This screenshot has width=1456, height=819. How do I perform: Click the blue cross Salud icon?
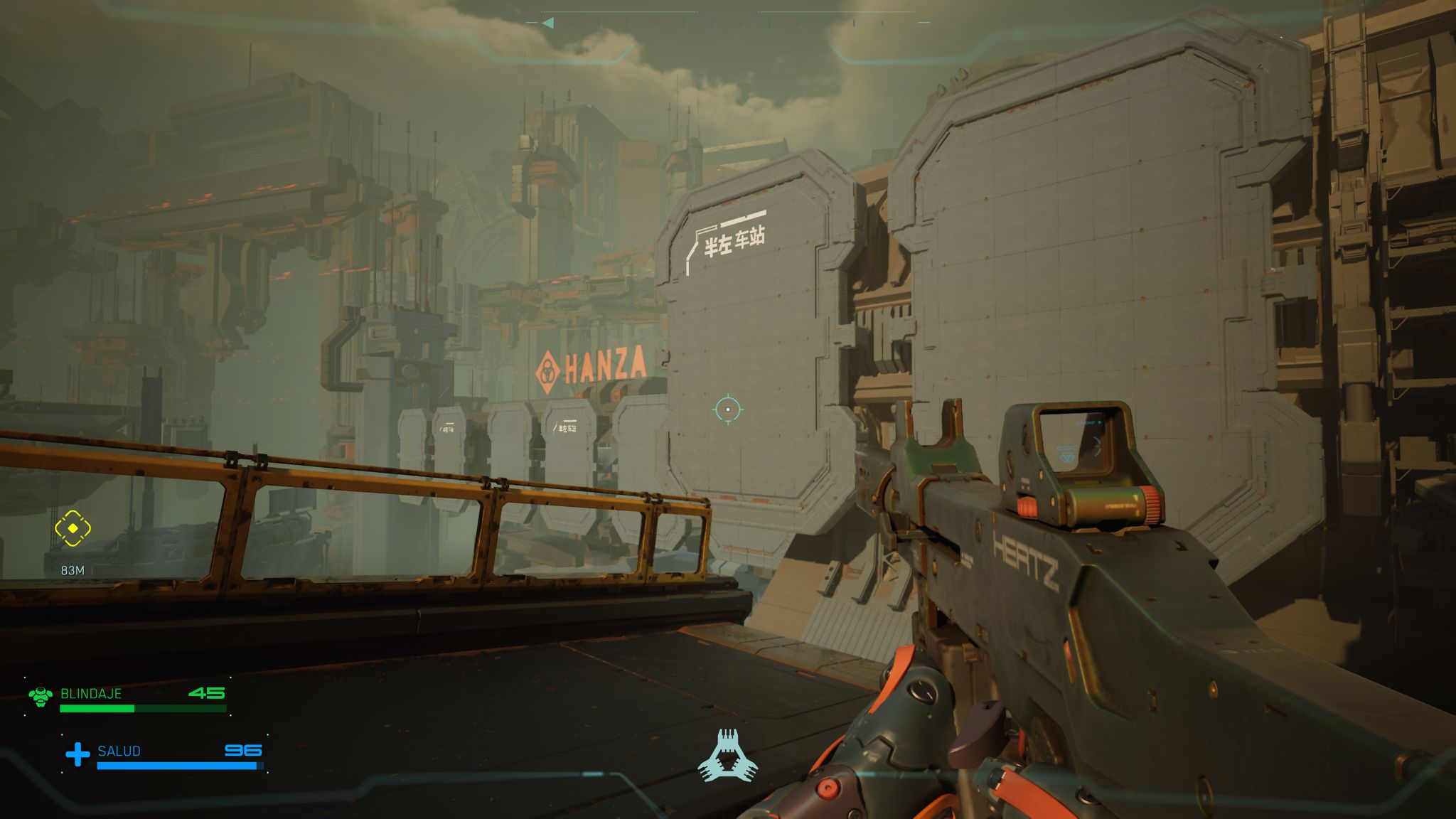coord(77,754)
